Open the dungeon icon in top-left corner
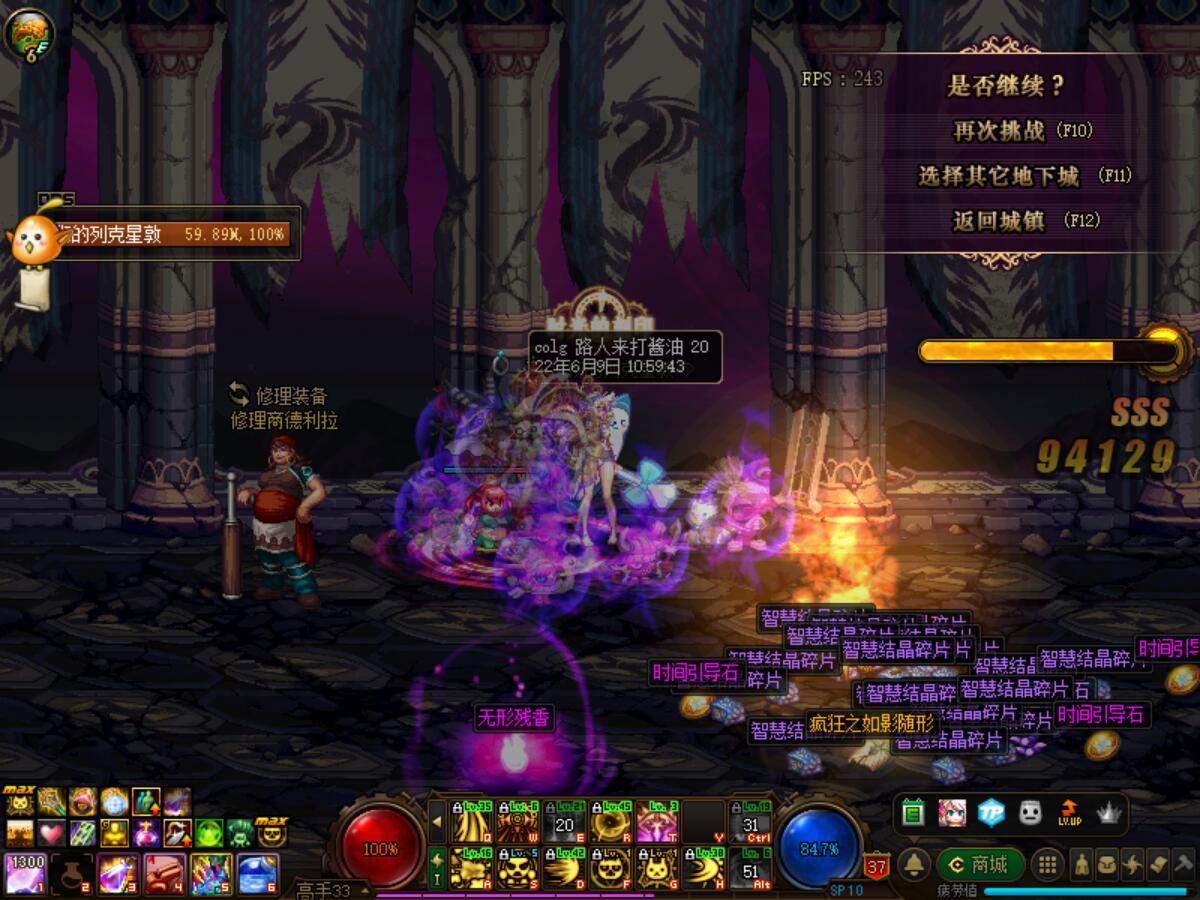Screen dimensions: 1200x900 (28, 32)
